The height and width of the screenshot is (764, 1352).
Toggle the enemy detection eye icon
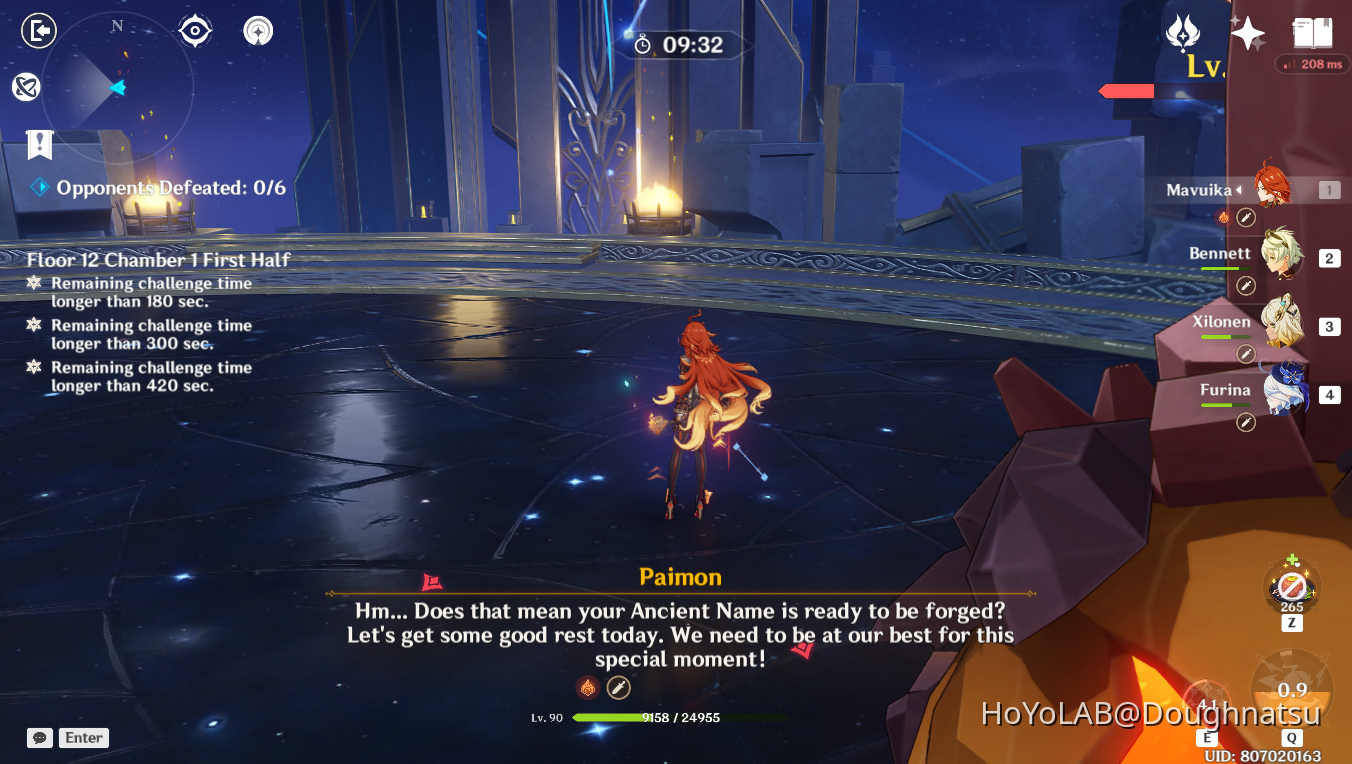click(x=194, y=30)
